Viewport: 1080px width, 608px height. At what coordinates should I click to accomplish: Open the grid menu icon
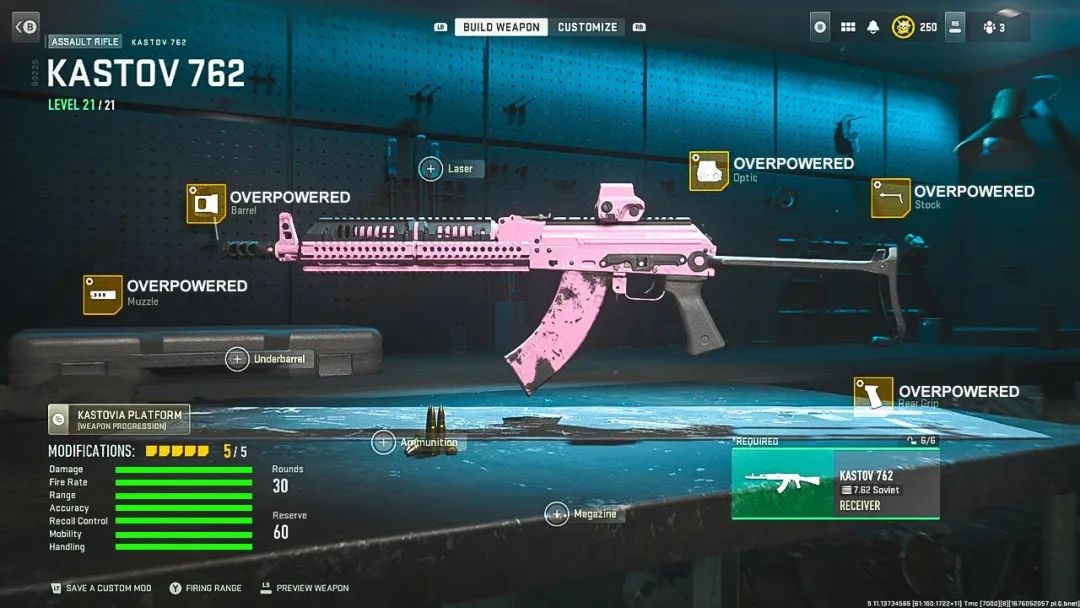pos(848,27)
